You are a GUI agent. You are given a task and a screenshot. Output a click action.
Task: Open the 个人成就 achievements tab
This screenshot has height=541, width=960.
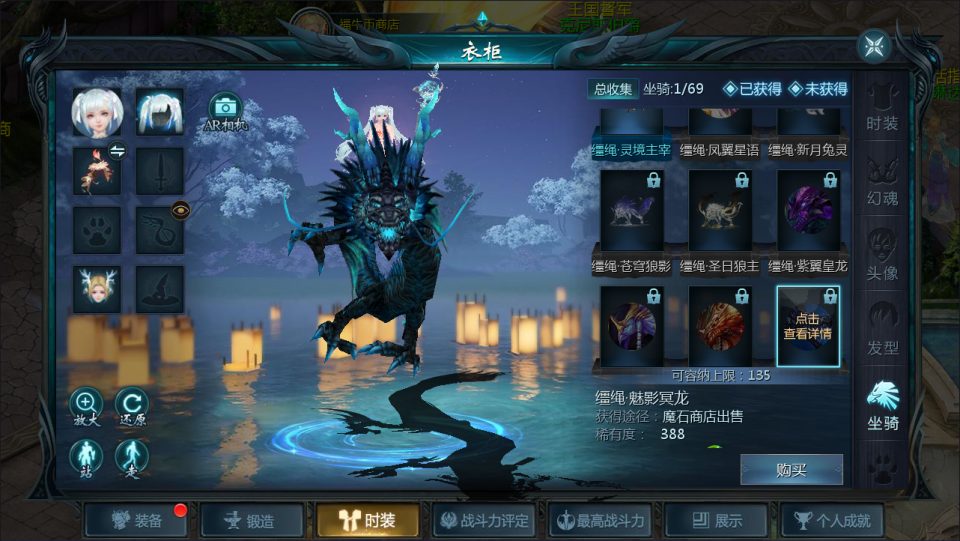coord(832,520)
